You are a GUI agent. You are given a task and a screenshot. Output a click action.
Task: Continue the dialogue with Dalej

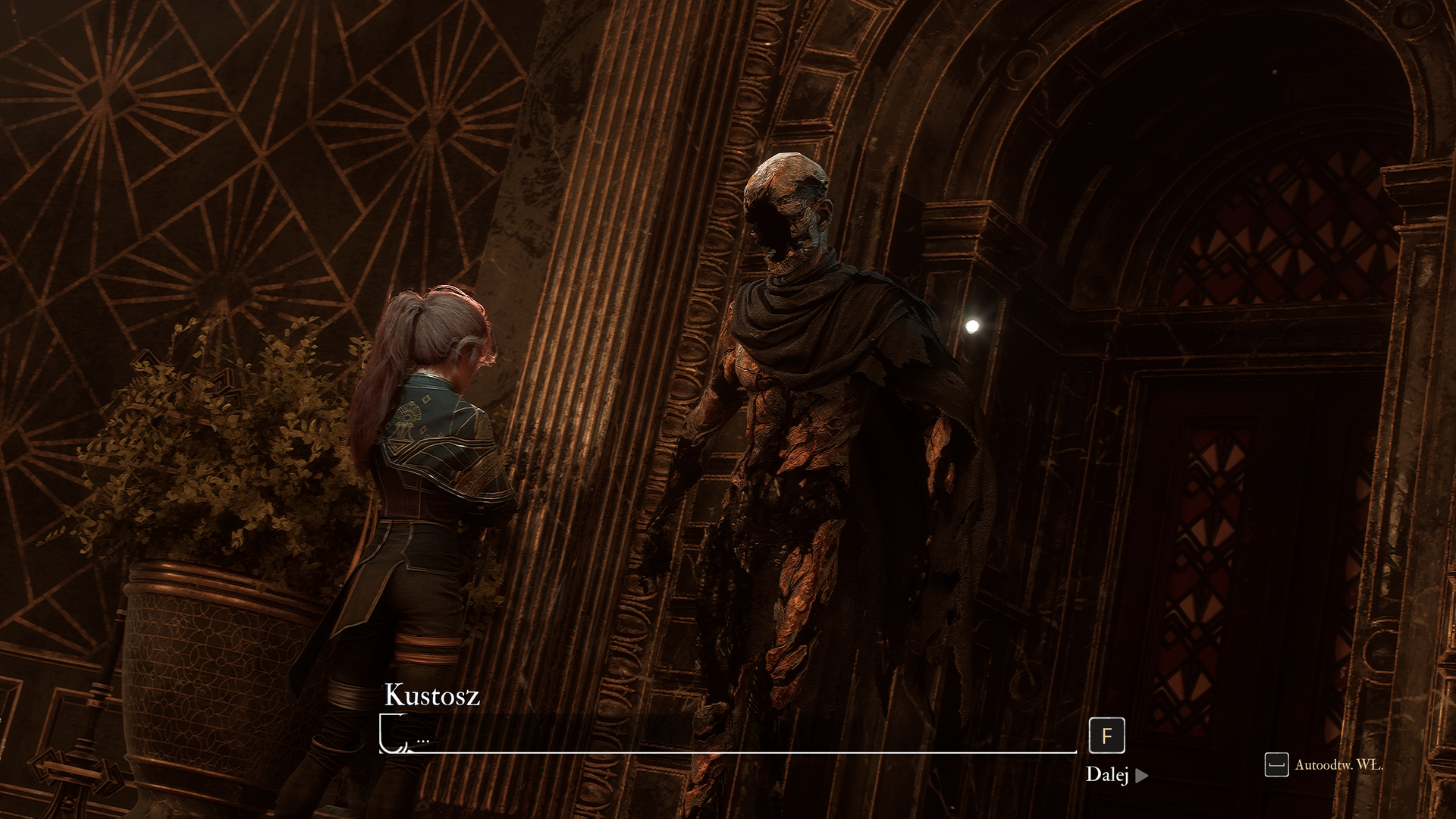1116,774
